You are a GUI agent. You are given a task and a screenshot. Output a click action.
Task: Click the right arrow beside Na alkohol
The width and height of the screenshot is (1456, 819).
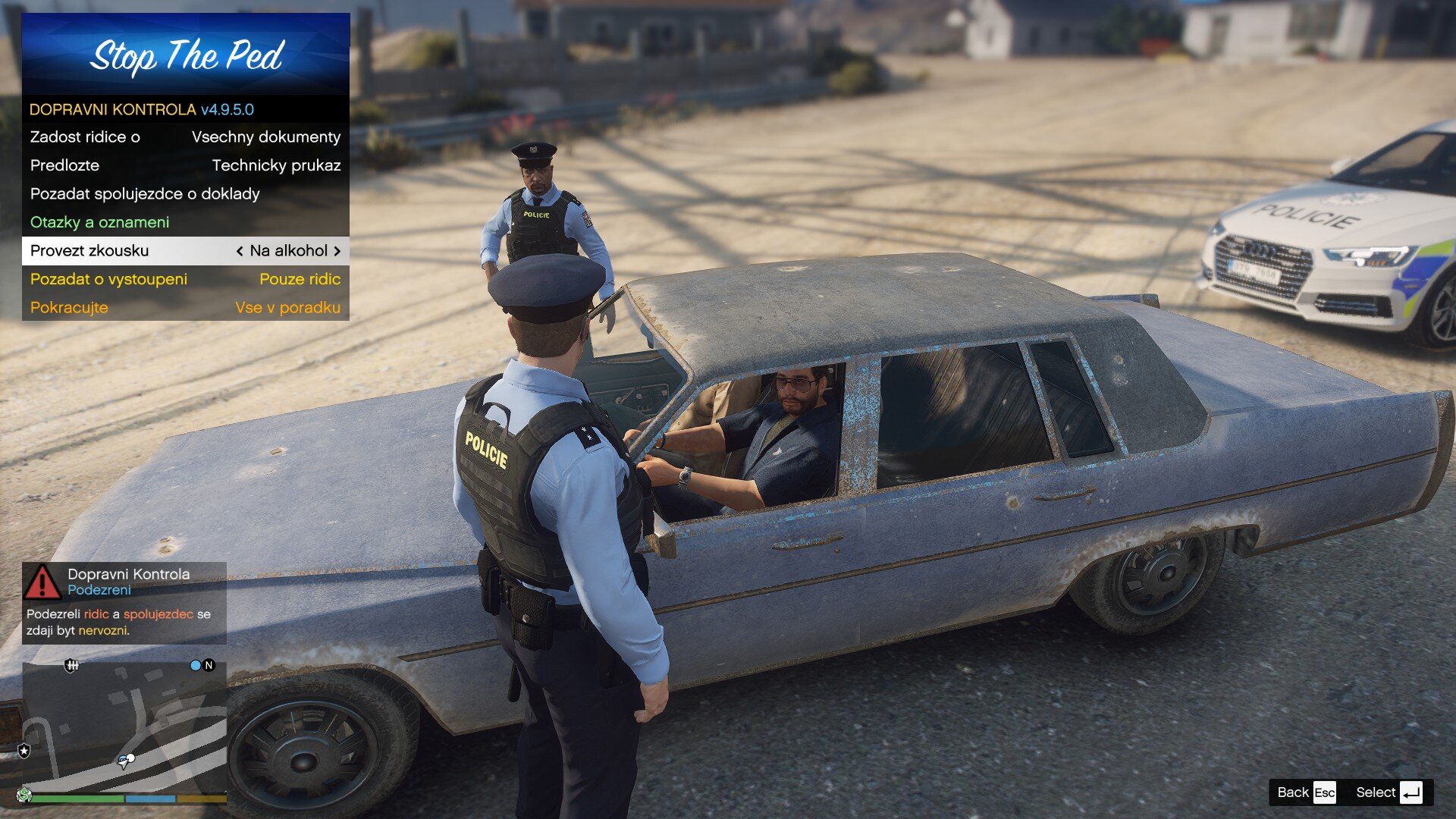[x=337, y=251]
